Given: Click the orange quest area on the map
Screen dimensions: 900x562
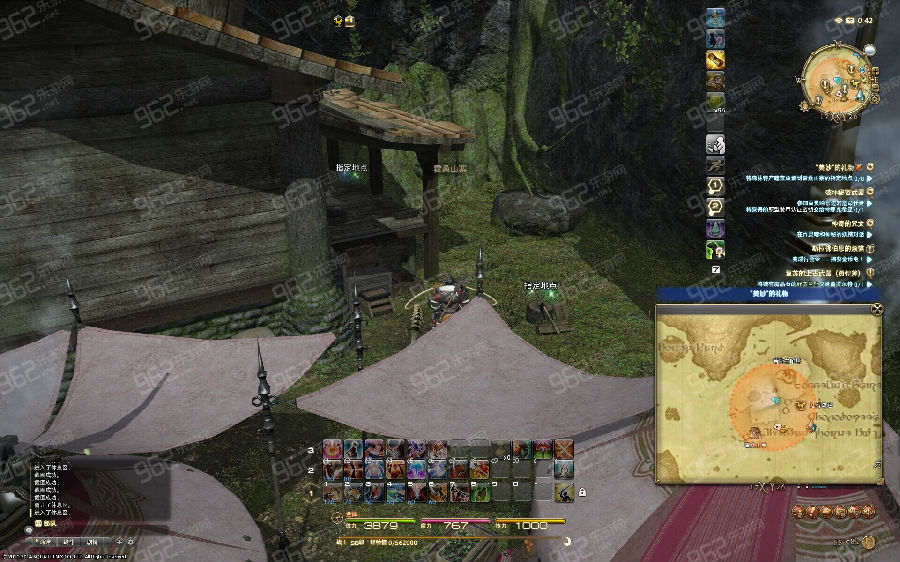Looking at the screenshot, I should [767, 406].
